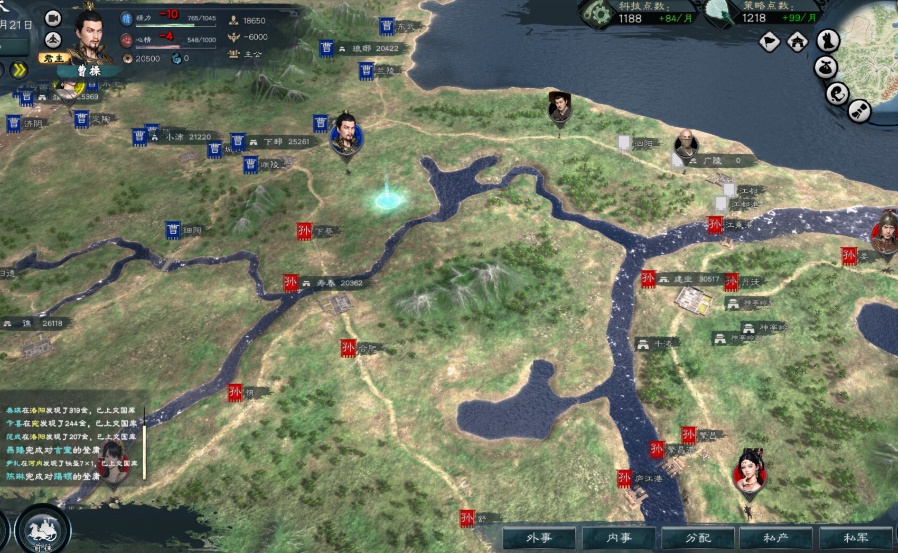Click the 分配 allocation button
This screenshot has width=898, height=553.
click(697, 538)
